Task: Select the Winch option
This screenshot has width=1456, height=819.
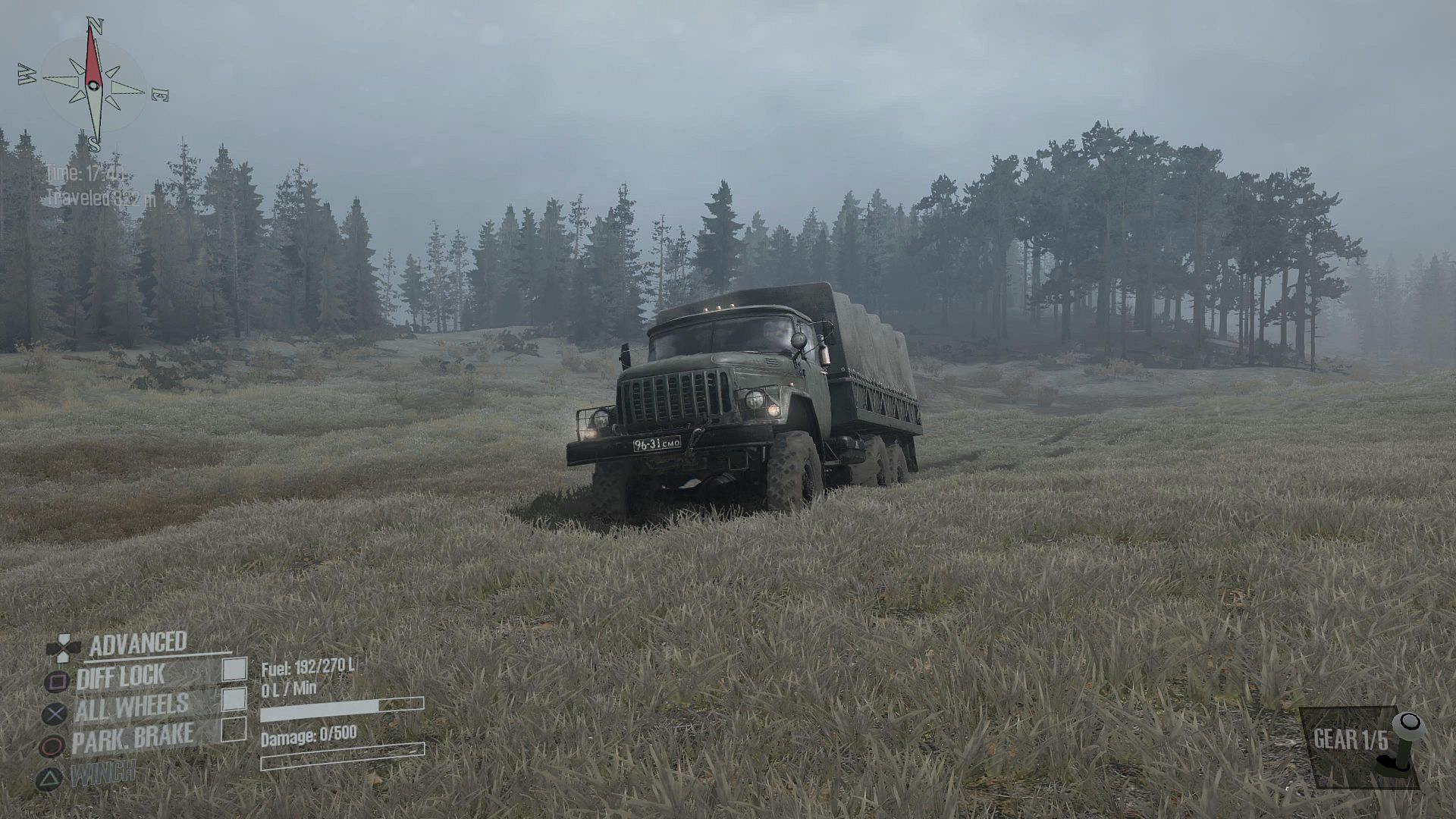Action: pyautogui.click(x=103, y=773)
